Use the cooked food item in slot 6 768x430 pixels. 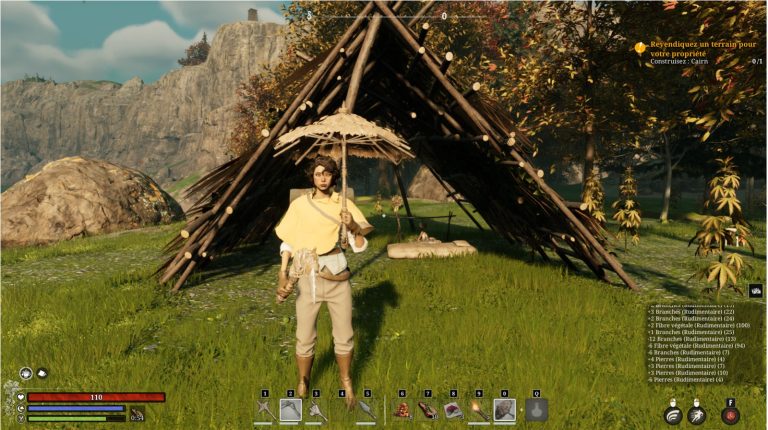402,410
